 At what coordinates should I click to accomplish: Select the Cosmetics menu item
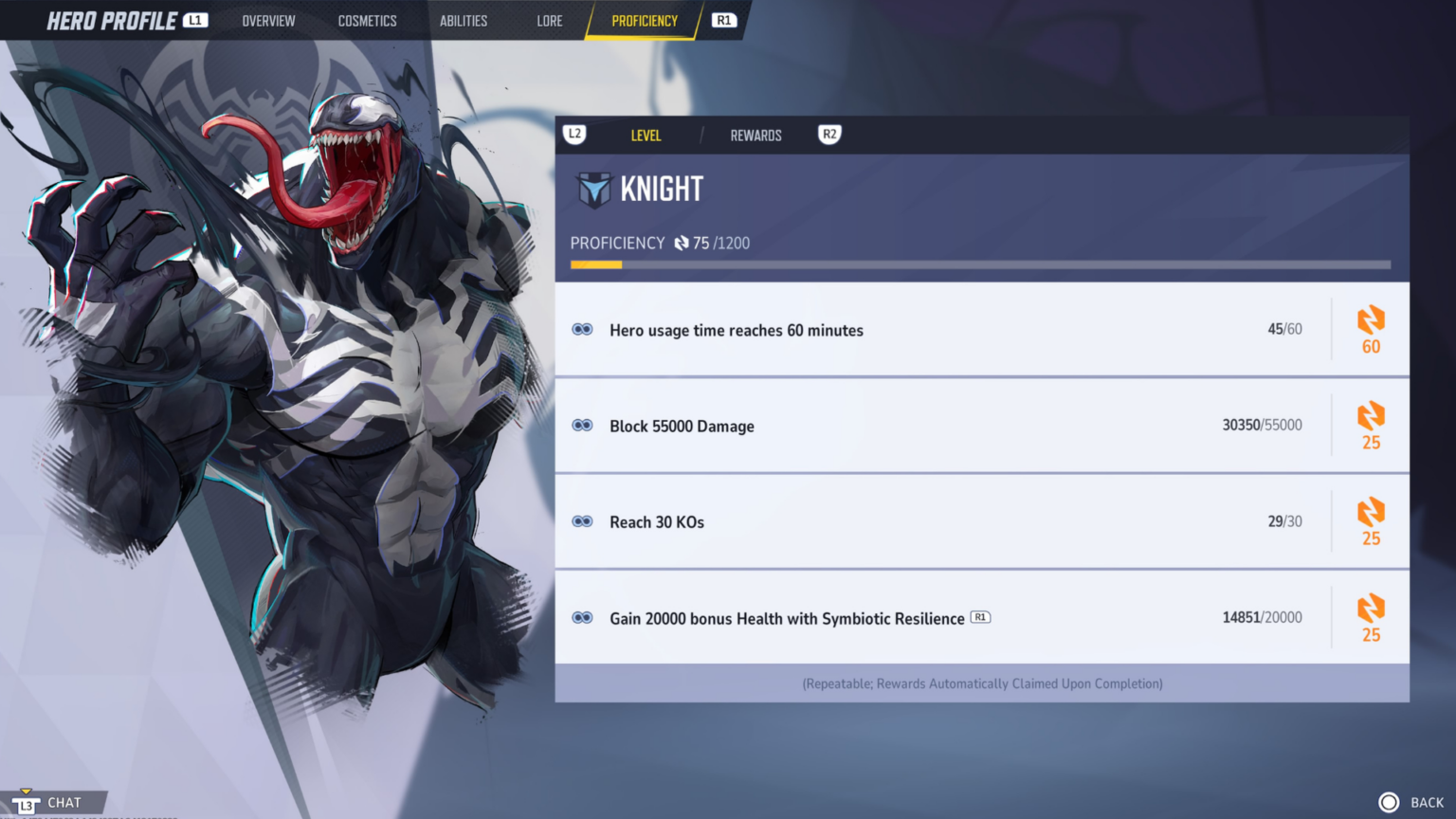click(x=367, y=20)
